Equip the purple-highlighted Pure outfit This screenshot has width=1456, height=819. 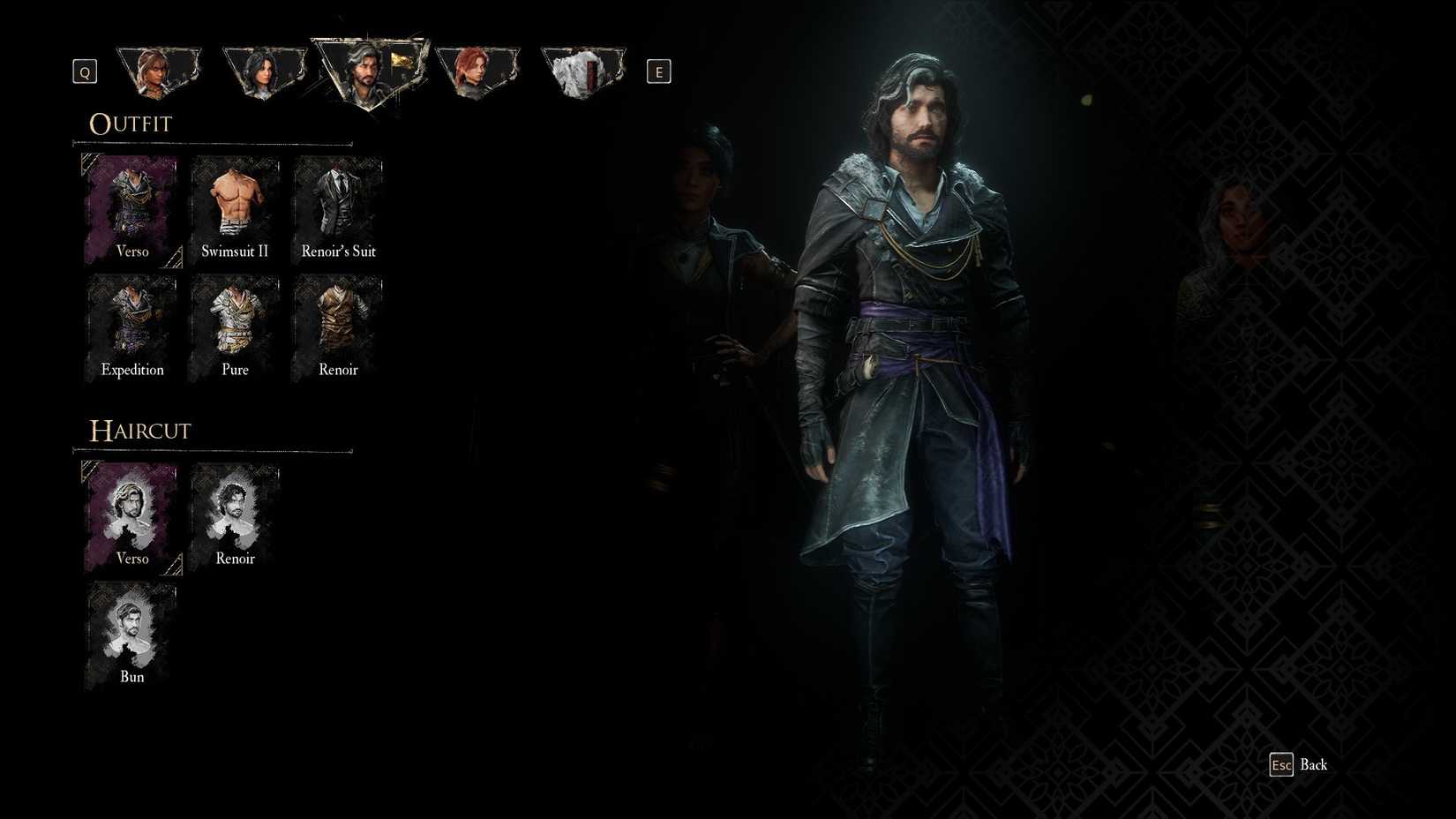click(234, 327)
